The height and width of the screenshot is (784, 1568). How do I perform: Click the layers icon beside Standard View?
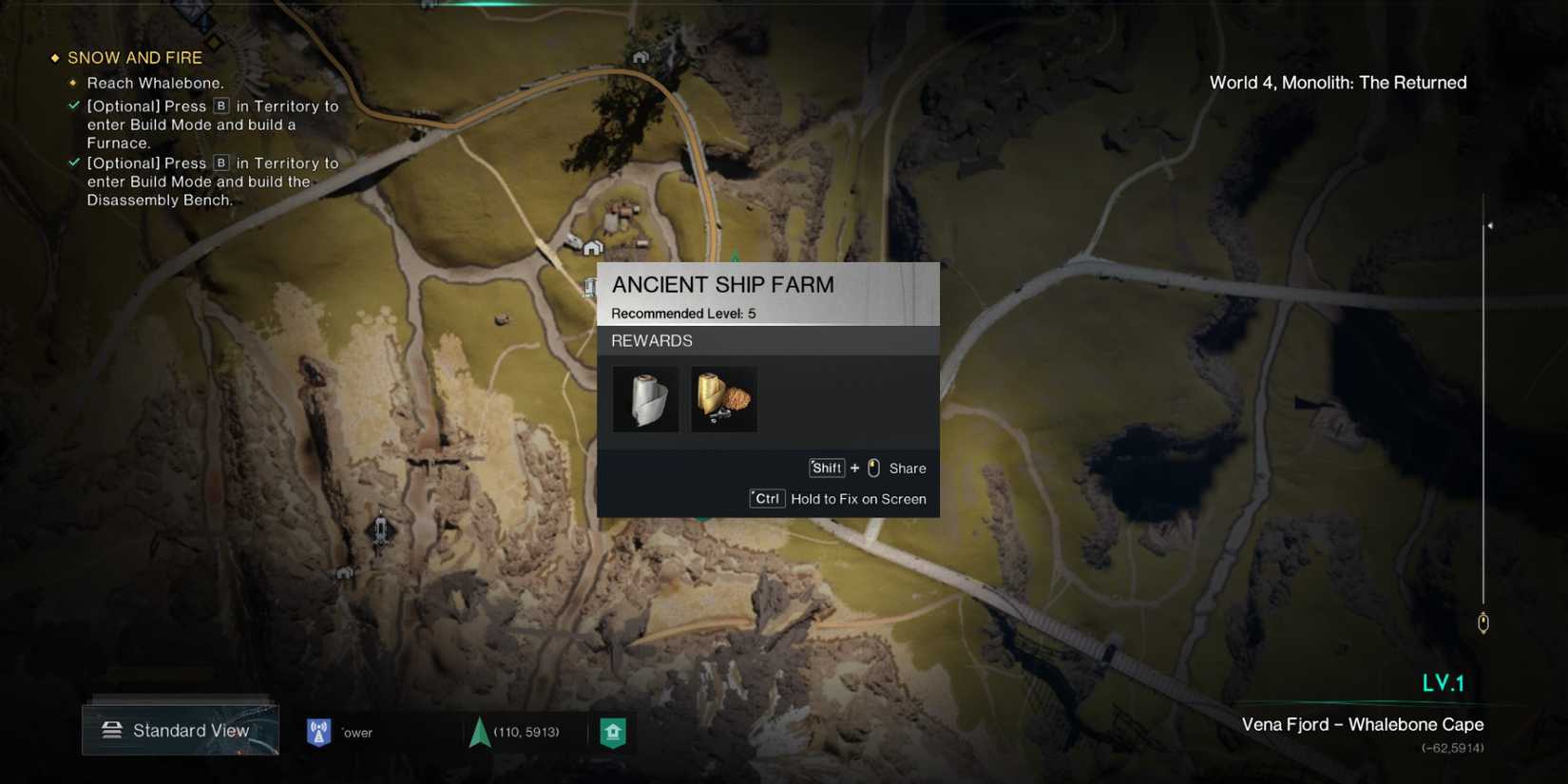coord(113,728)
